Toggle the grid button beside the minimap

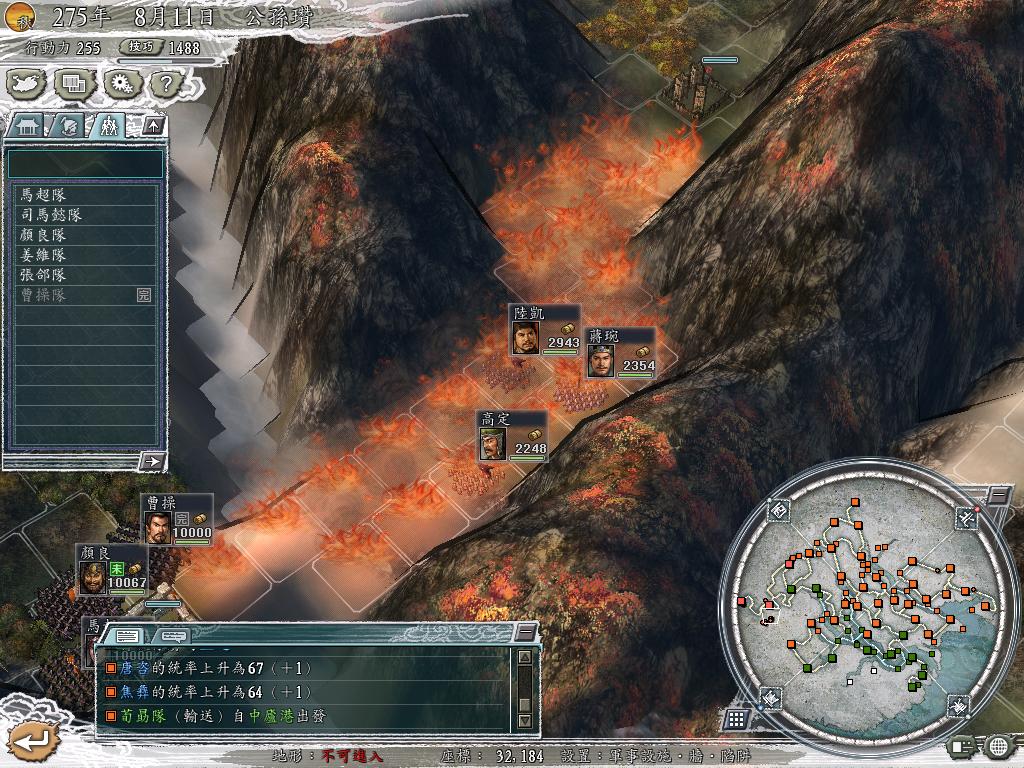(x=736, y=718)
